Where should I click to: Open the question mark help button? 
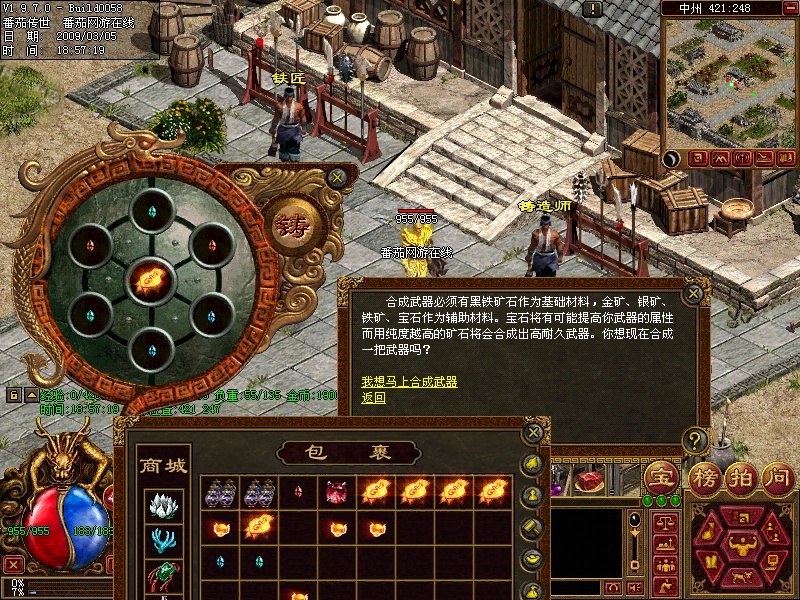point(695,440)
